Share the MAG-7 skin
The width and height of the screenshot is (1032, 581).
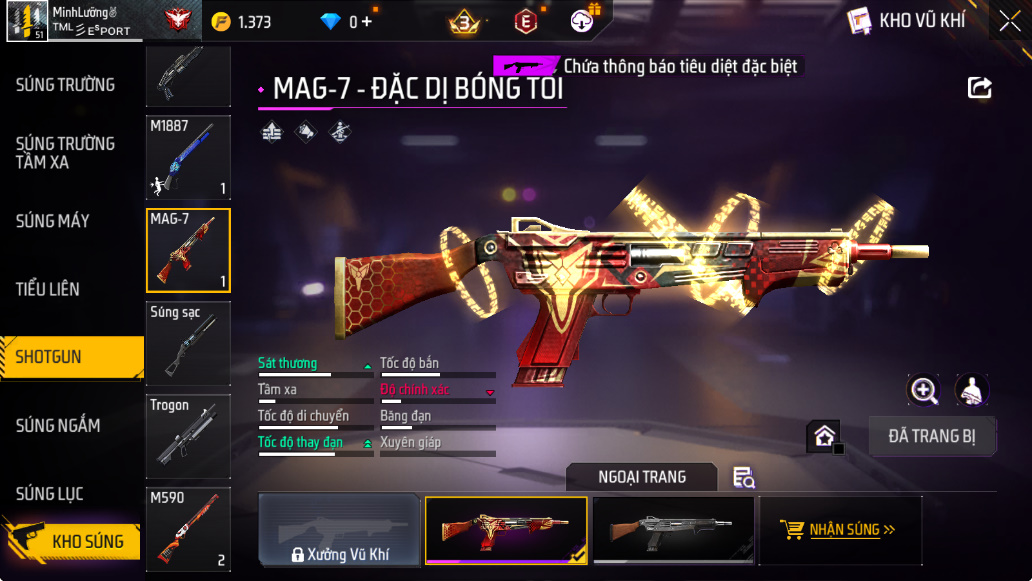pyautogui.click(x=980, y=88)
